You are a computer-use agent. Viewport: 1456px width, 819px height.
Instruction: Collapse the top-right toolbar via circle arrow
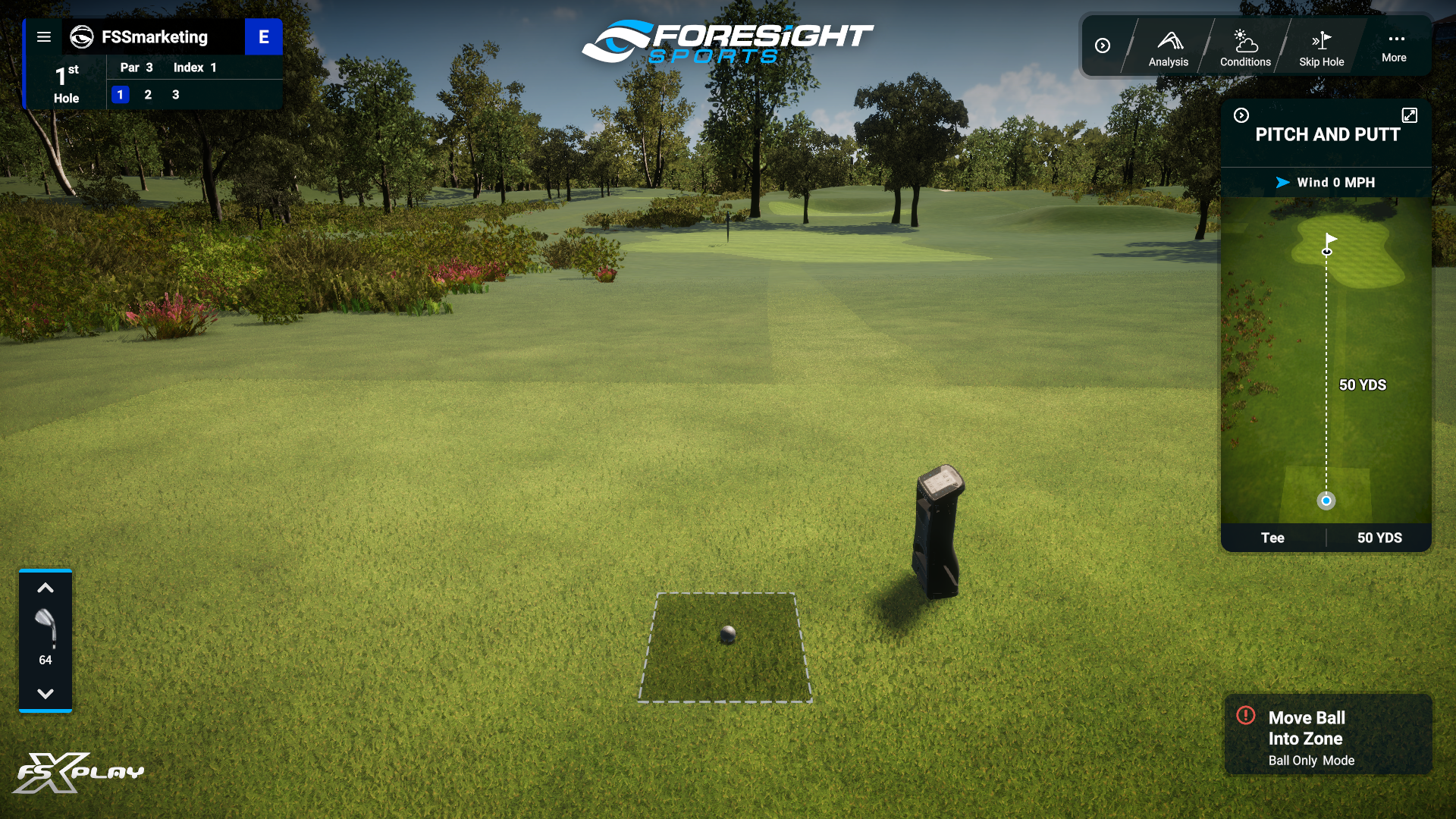(1103, 45)
